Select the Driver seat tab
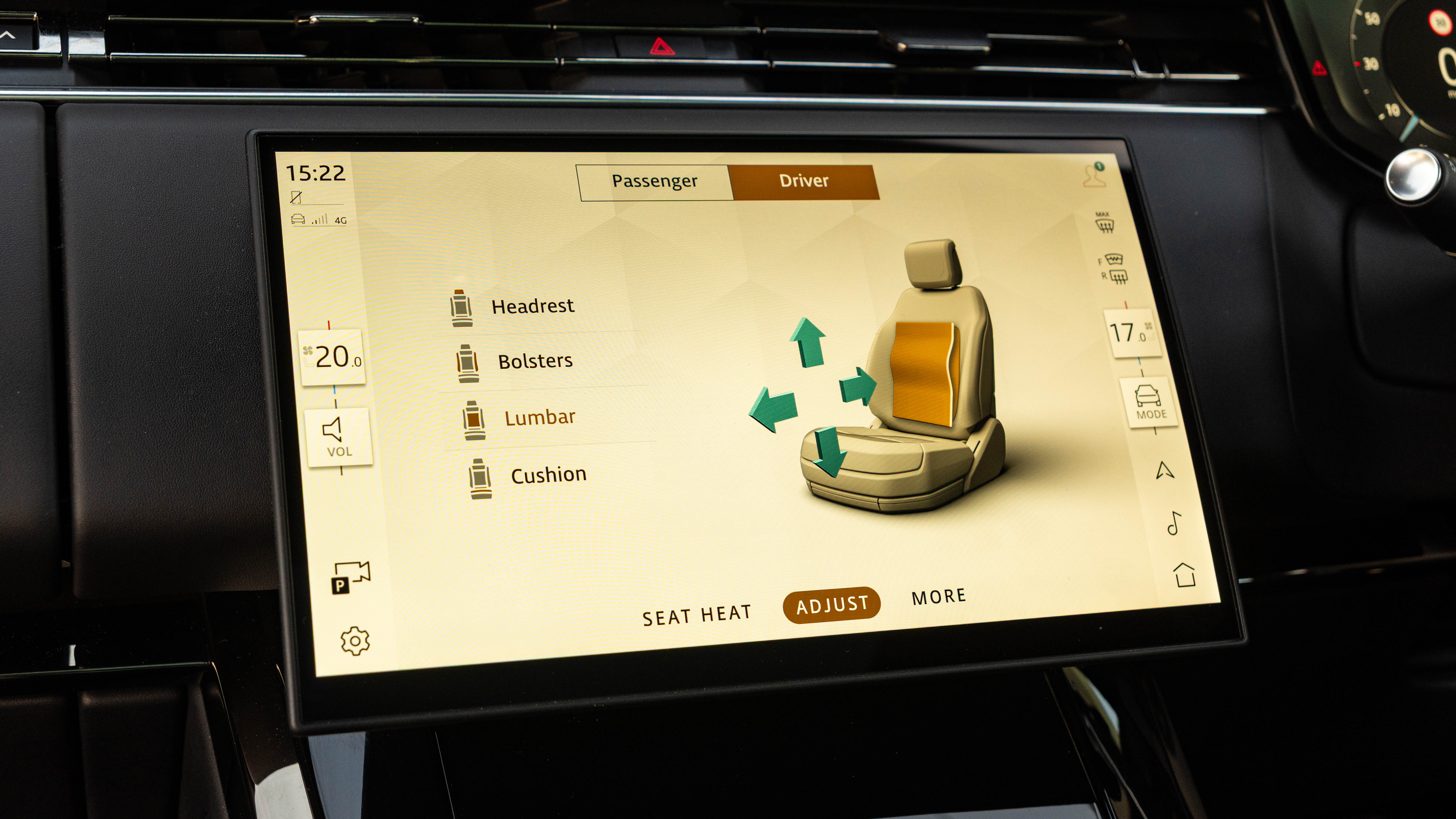Image resolution: width=1456 pixels, height=819 pixels. coord(803,181)
